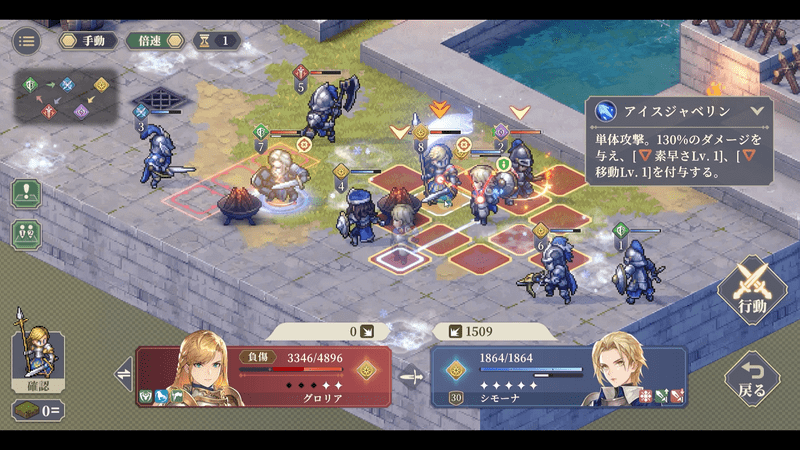The width and height of the screenshot is (800, 450).
Task: Click the two-units display button
Action: point(25,234)
